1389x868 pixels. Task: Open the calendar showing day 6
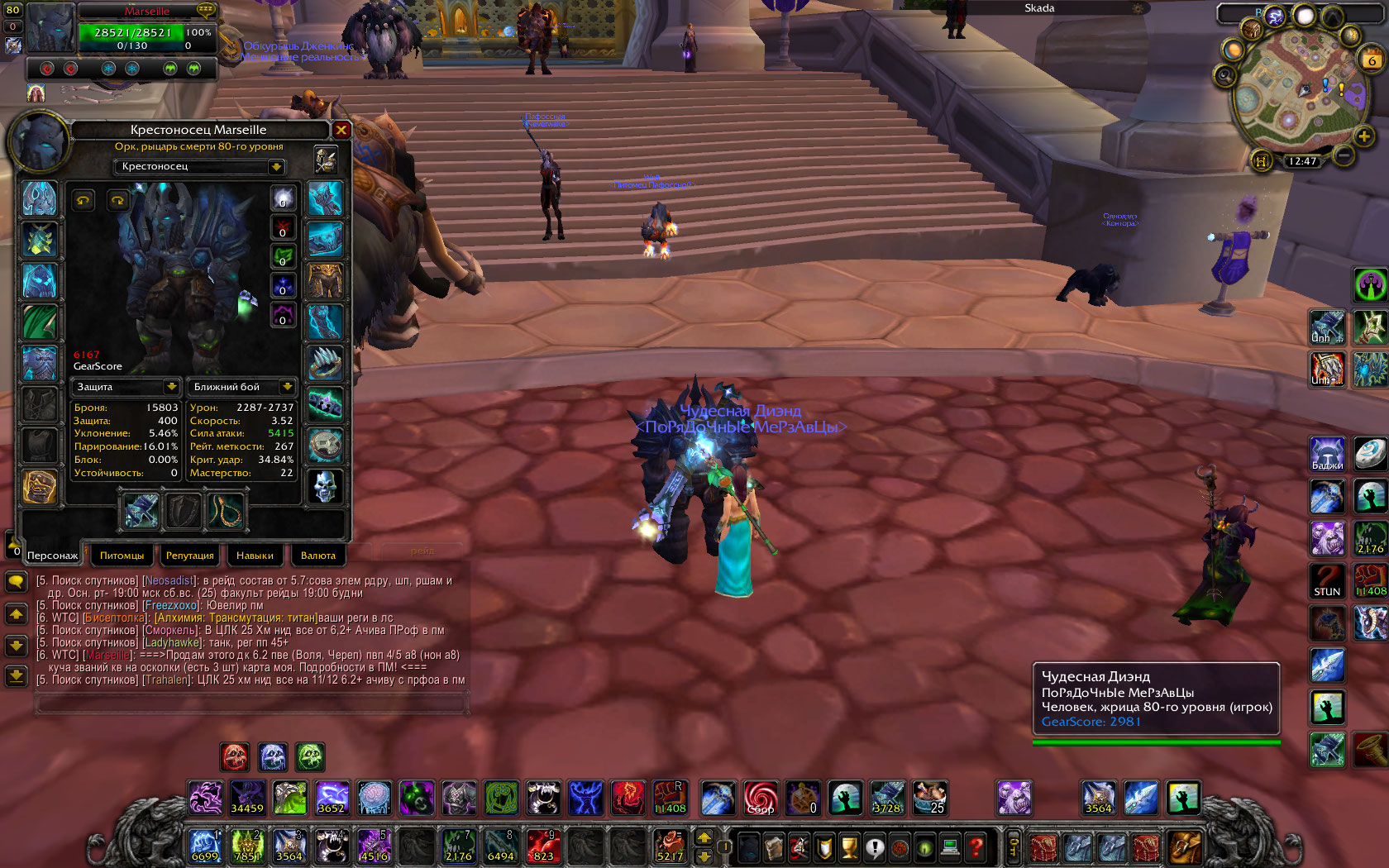pos(1372,60)
